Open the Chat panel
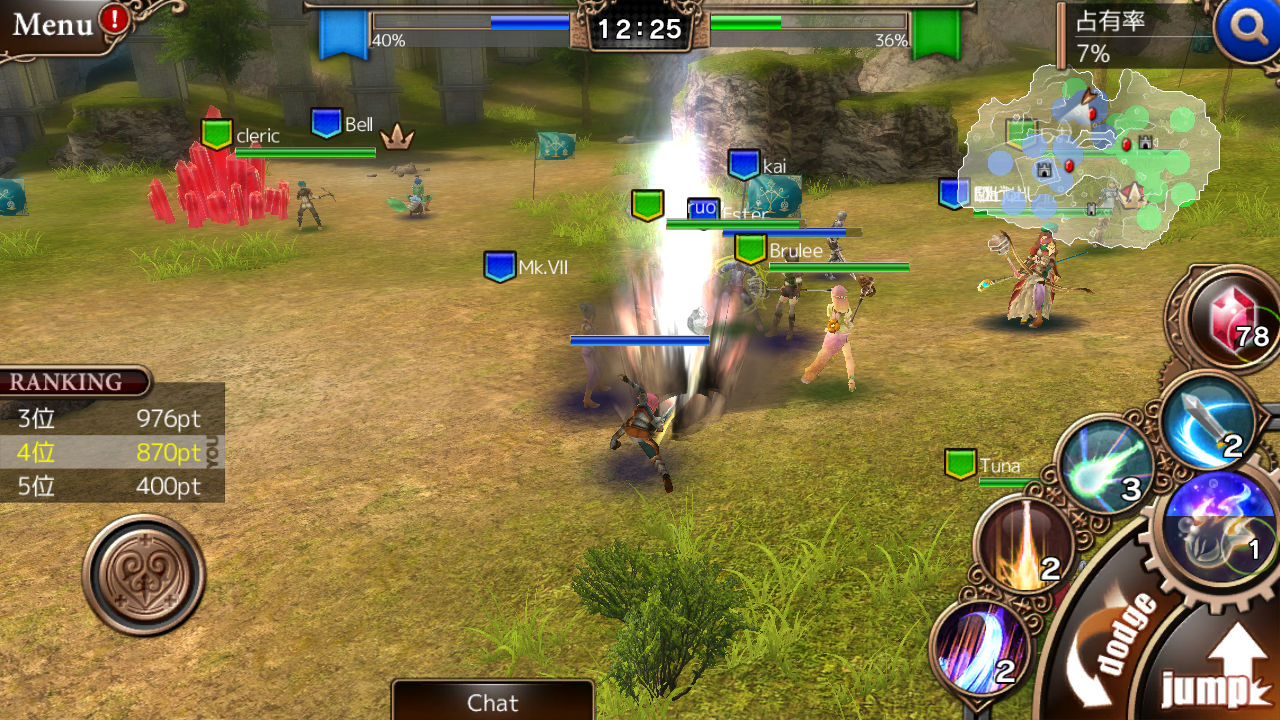1280x720 pixels. 492,702
